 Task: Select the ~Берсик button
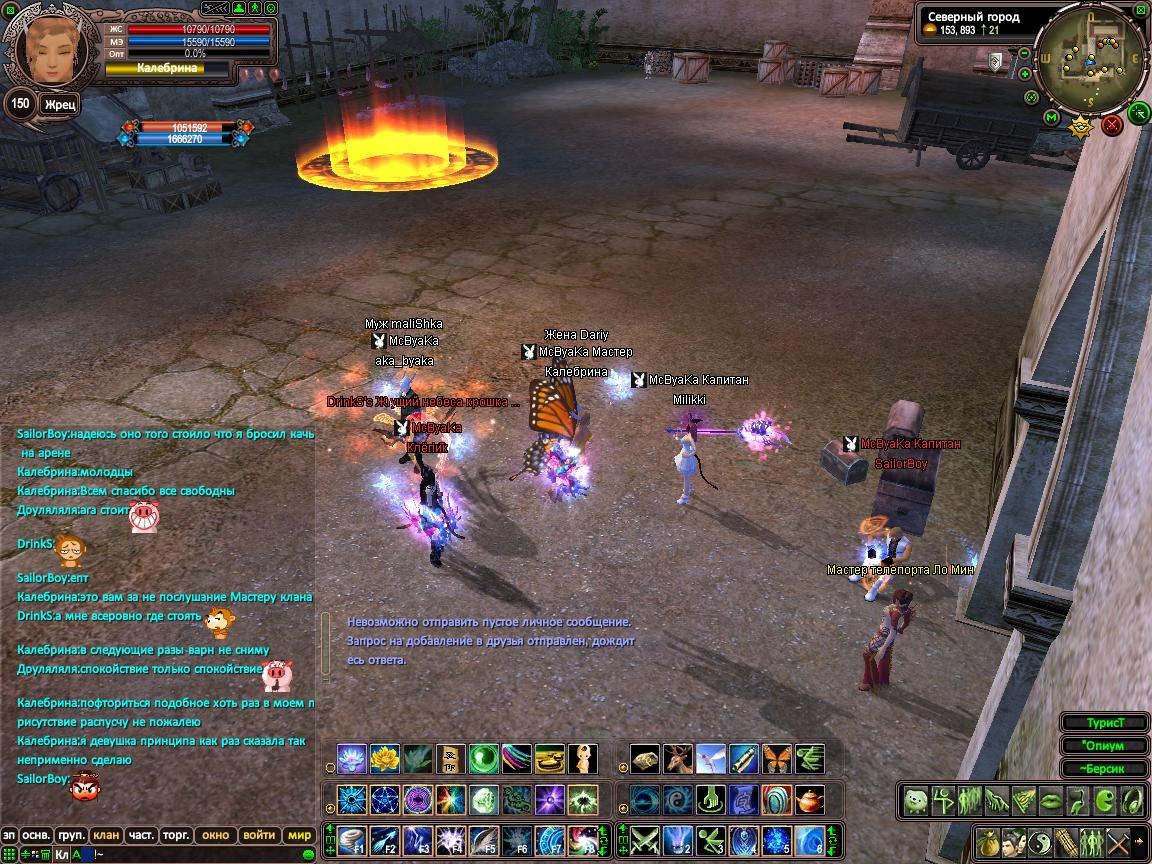tap(1103, 769)
